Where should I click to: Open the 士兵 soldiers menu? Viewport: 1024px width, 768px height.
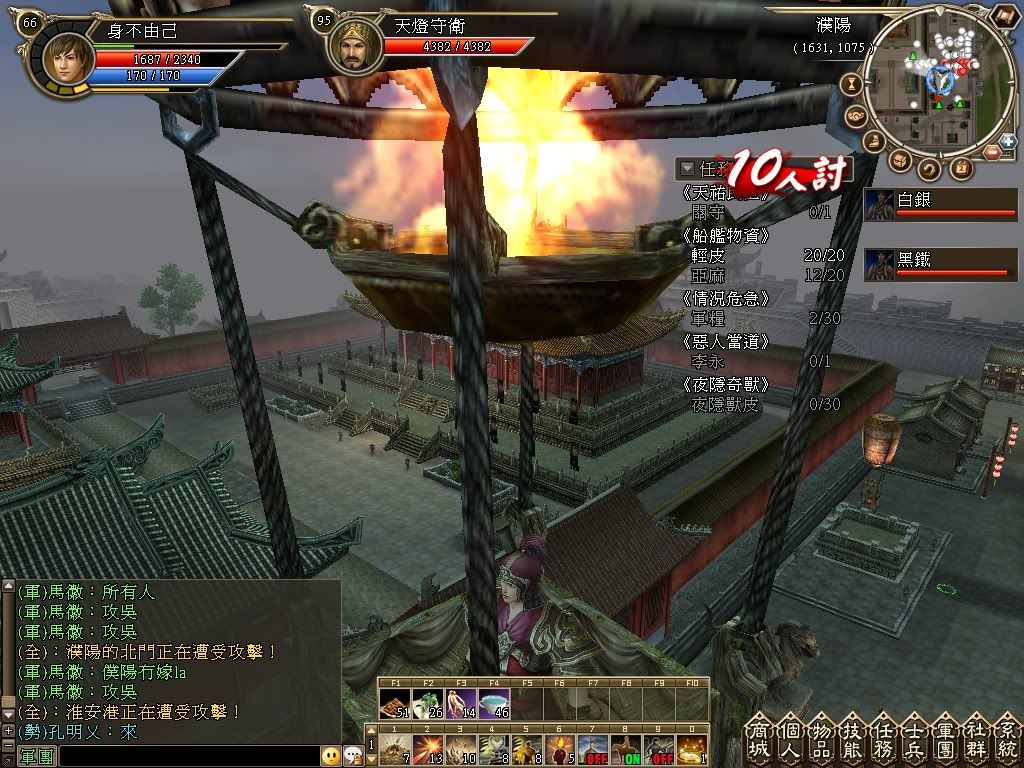pyautogui.click(x=915, y=743)
